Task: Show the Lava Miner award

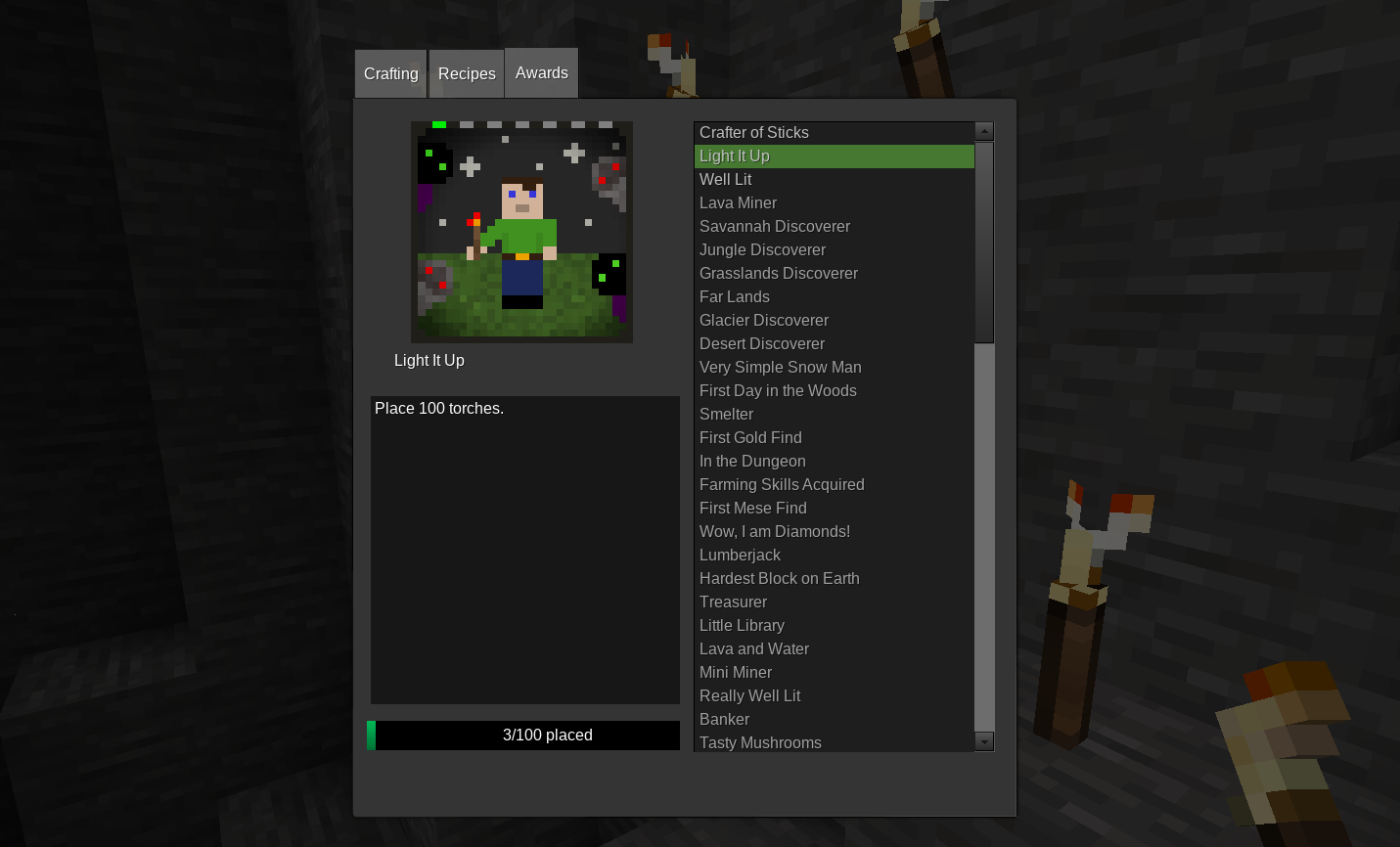Action: point(739,202)
